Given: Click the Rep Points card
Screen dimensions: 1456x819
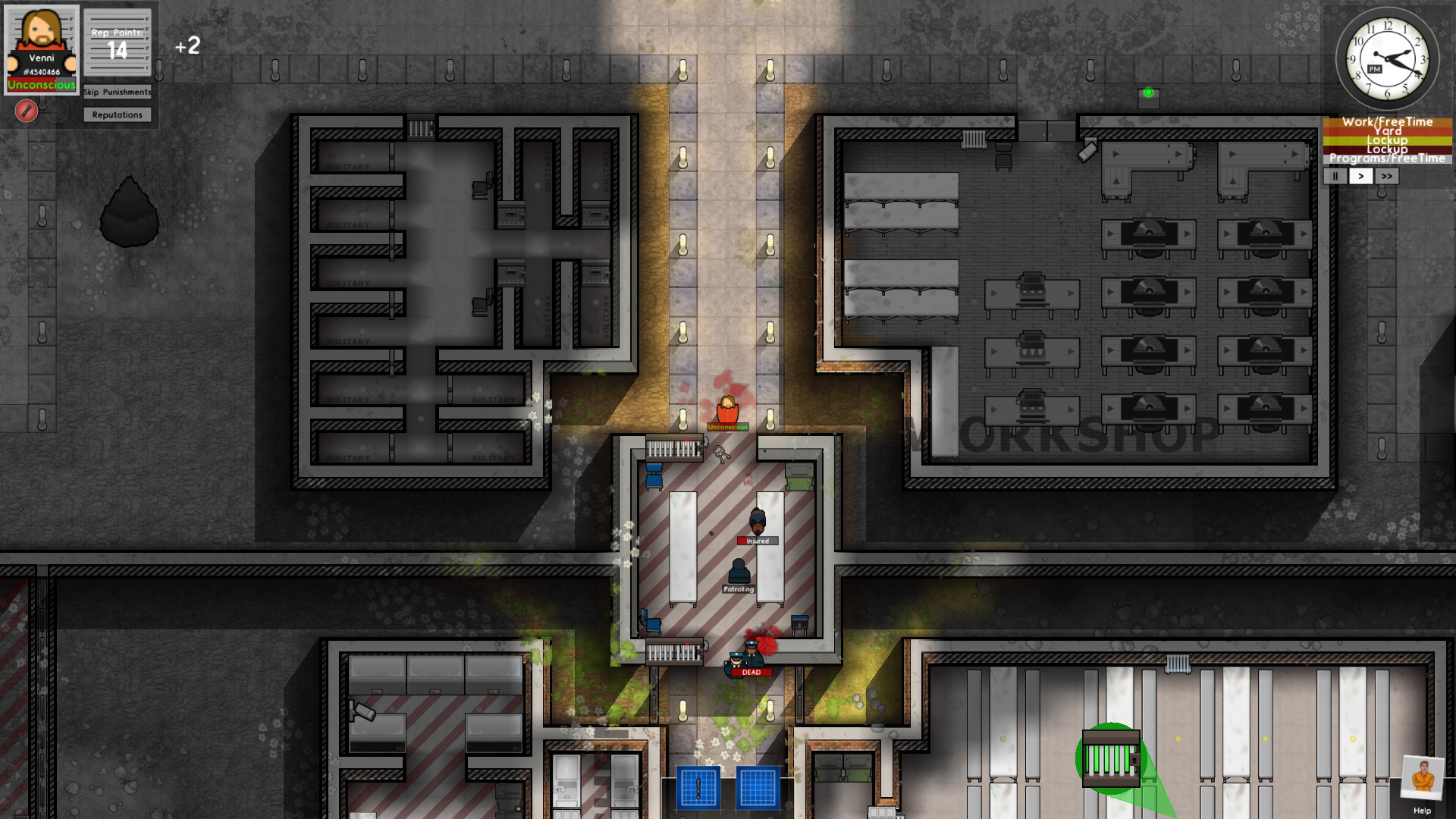Looking at the screenshot, I should 117,44.
